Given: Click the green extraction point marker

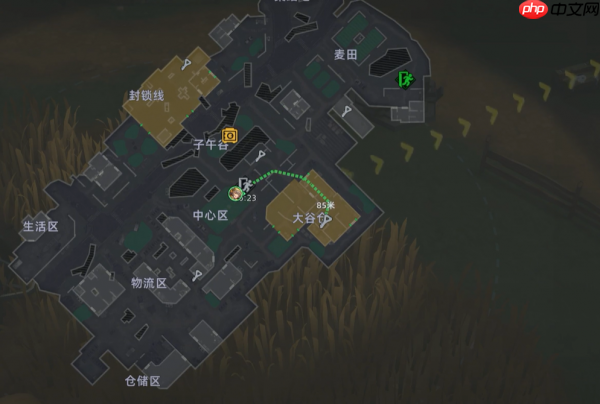Looking at the screenshot, I should coord(406,79).
